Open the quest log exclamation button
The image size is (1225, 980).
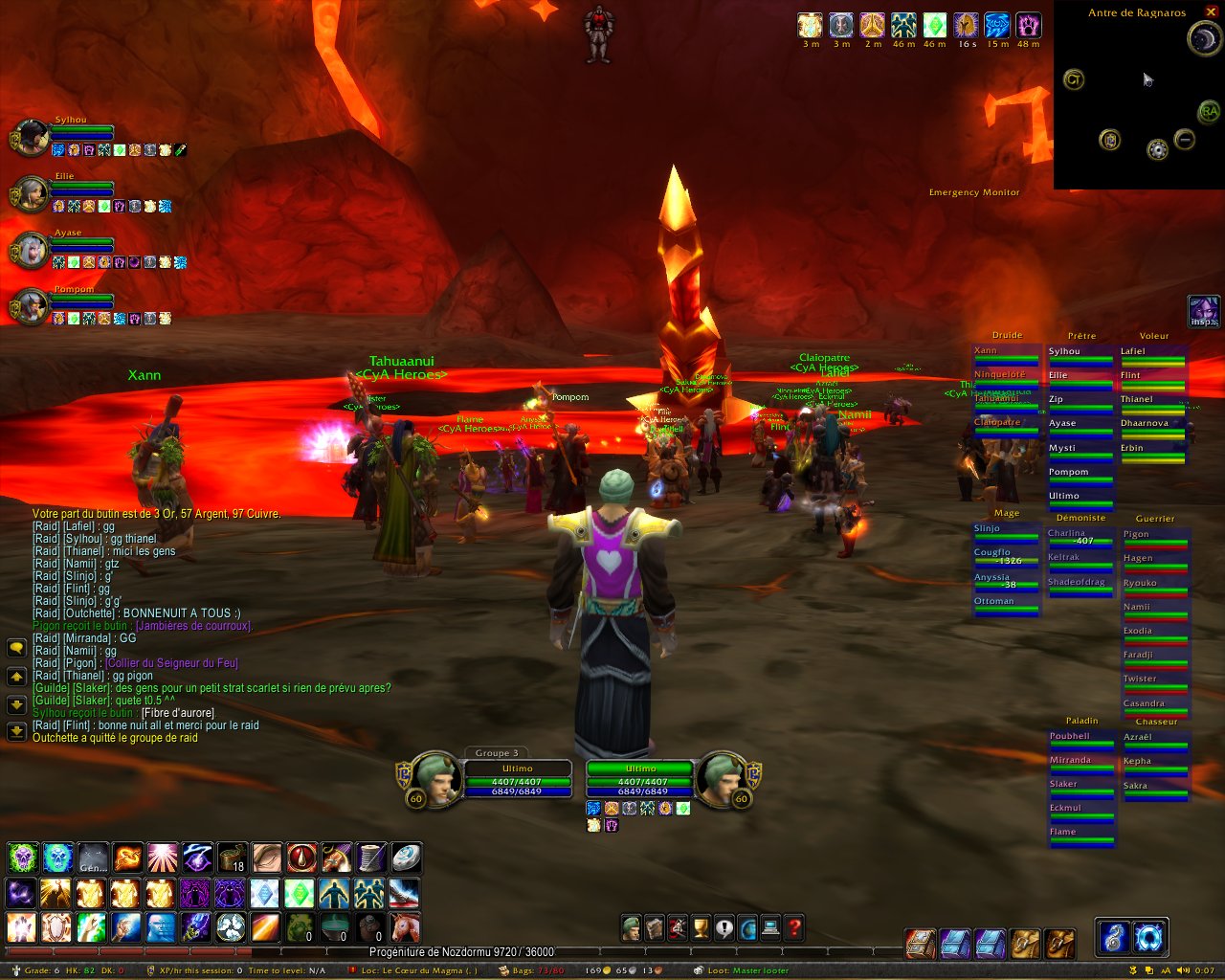(x=724, y=927)
